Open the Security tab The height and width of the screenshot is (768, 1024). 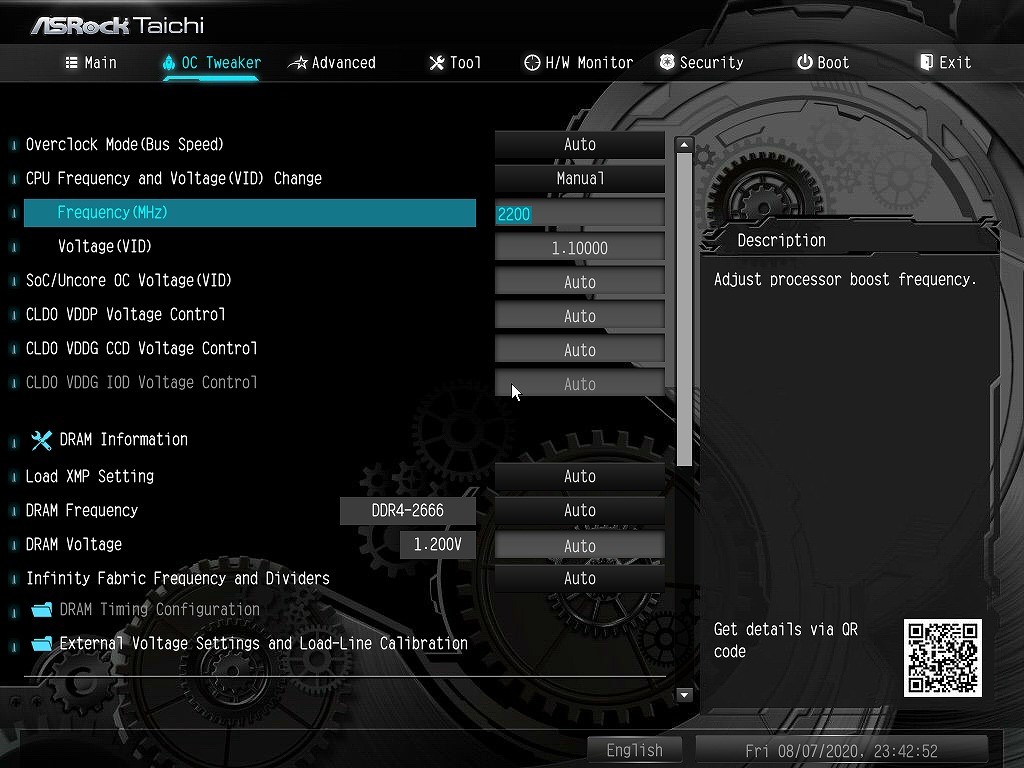[701, 62]
